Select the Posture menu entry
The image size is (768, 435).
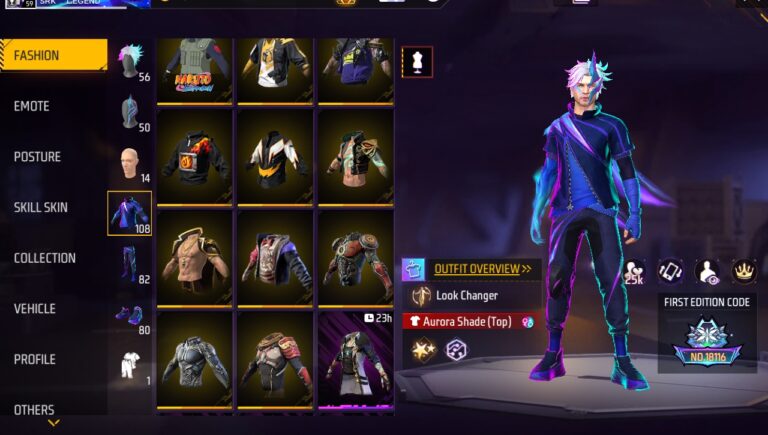(37, 157)
